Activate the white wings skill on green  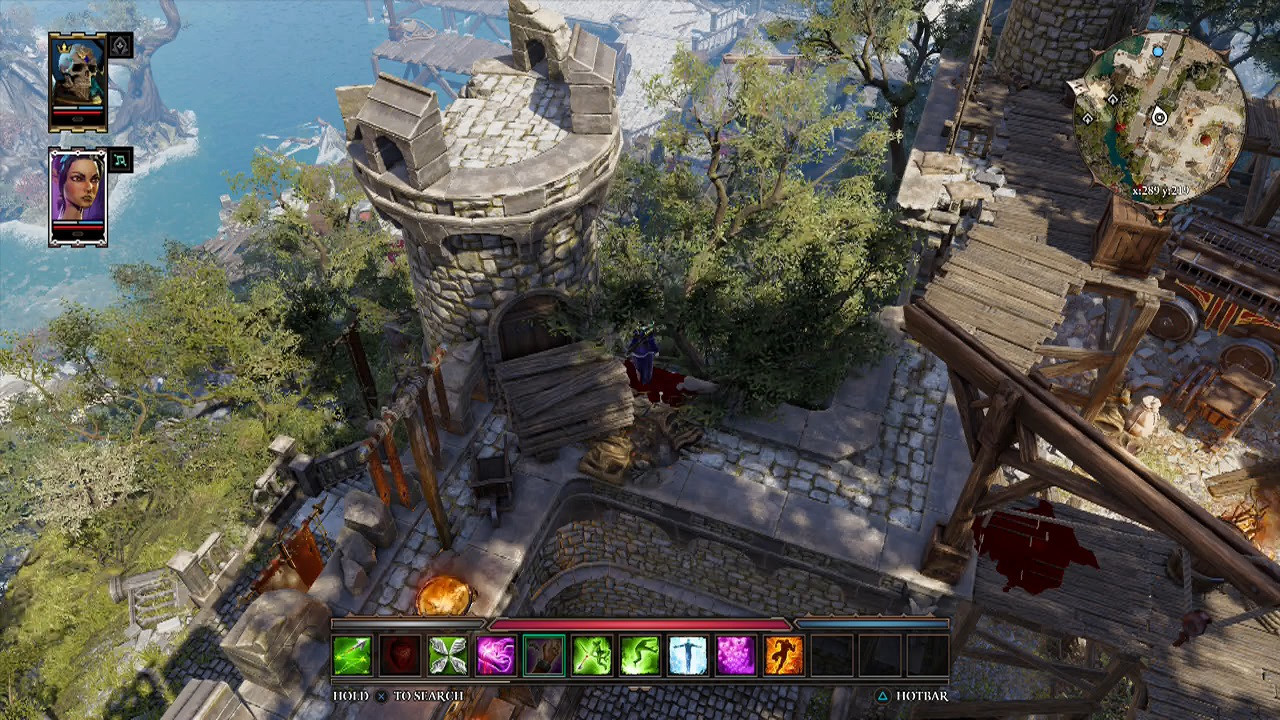point(448,656)
